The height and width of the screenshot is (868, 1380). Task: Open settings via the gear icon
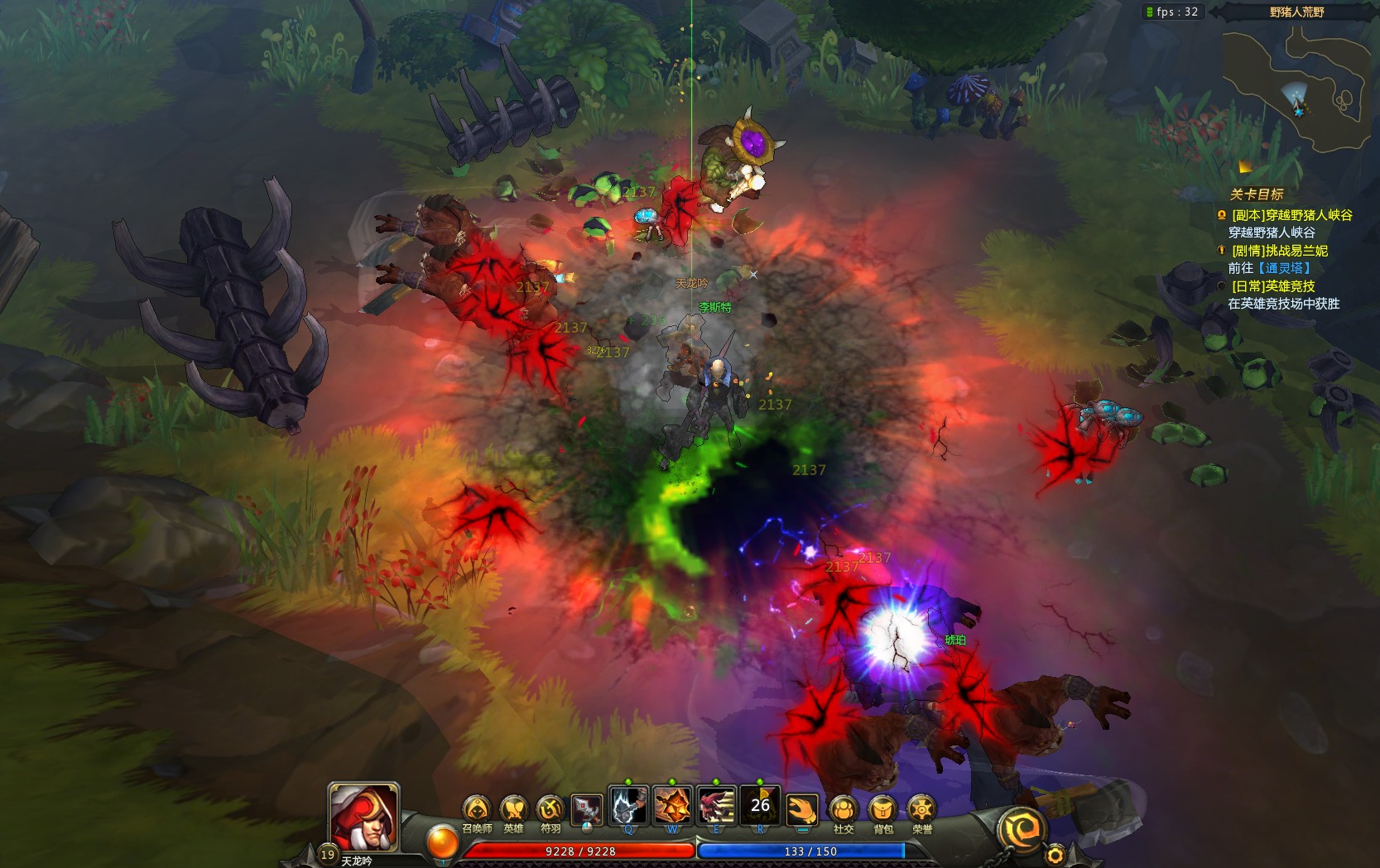coord(1055,855)
